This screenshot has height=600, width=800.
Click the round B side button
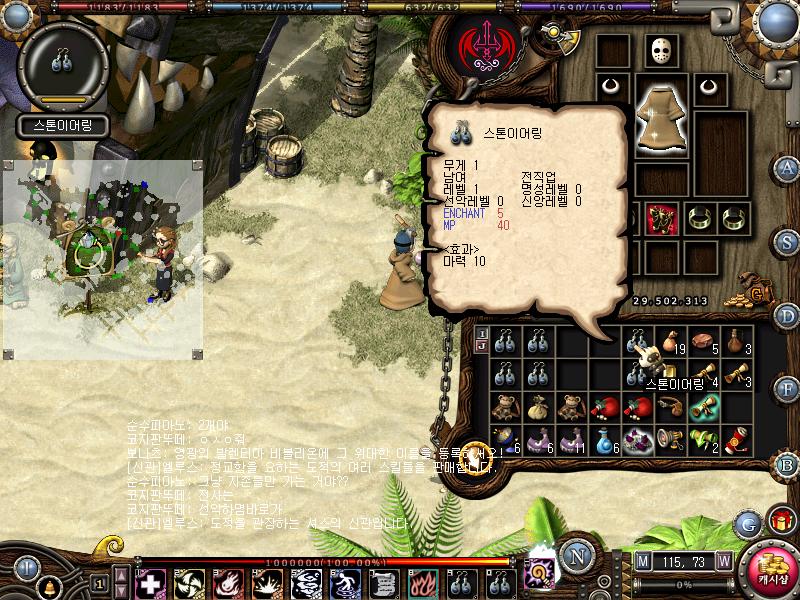[x=788, y=462]
